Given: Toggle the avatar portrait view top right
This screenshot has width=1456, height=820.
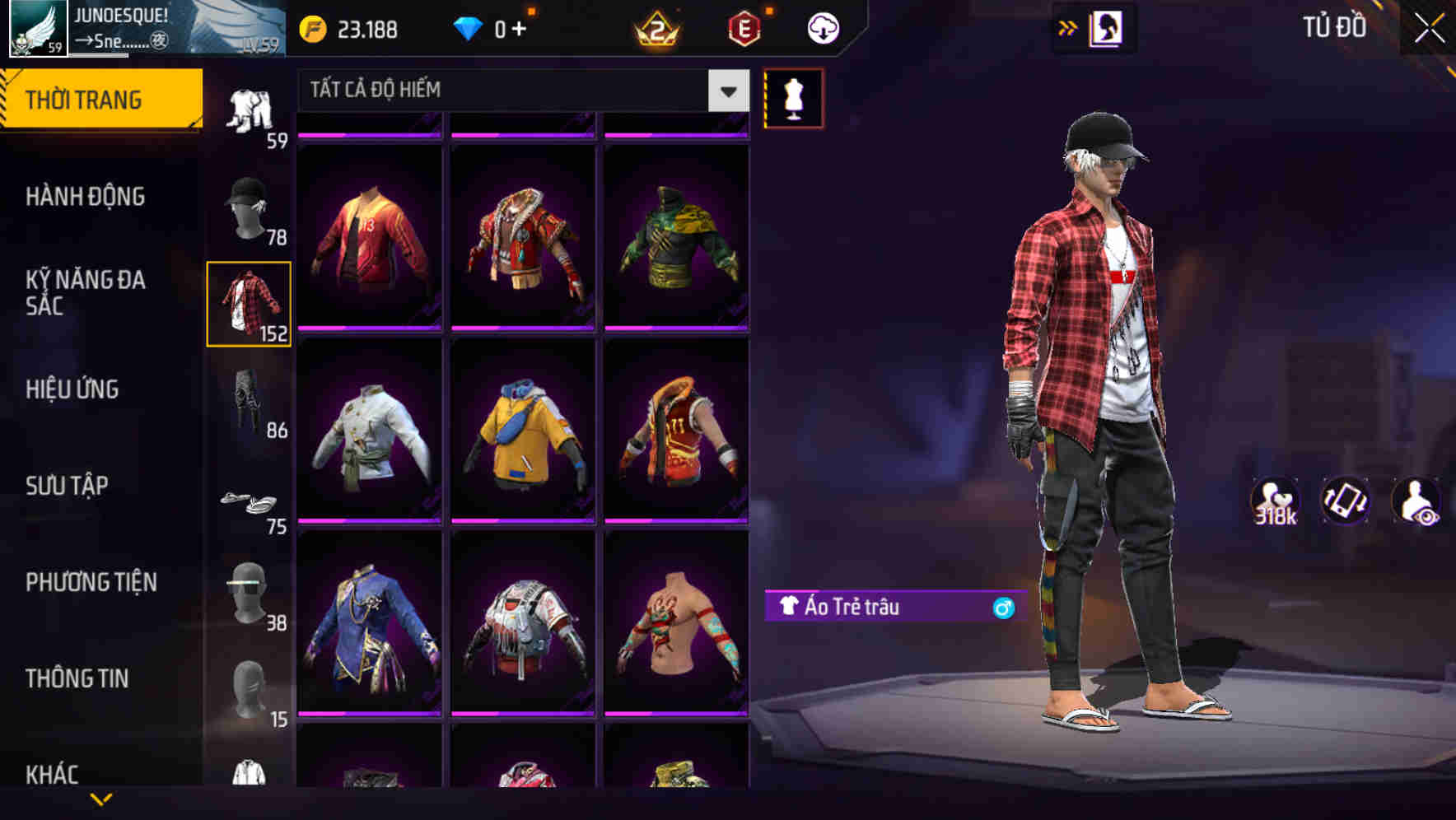Looking at the screenshot, I should [1105, 27].
